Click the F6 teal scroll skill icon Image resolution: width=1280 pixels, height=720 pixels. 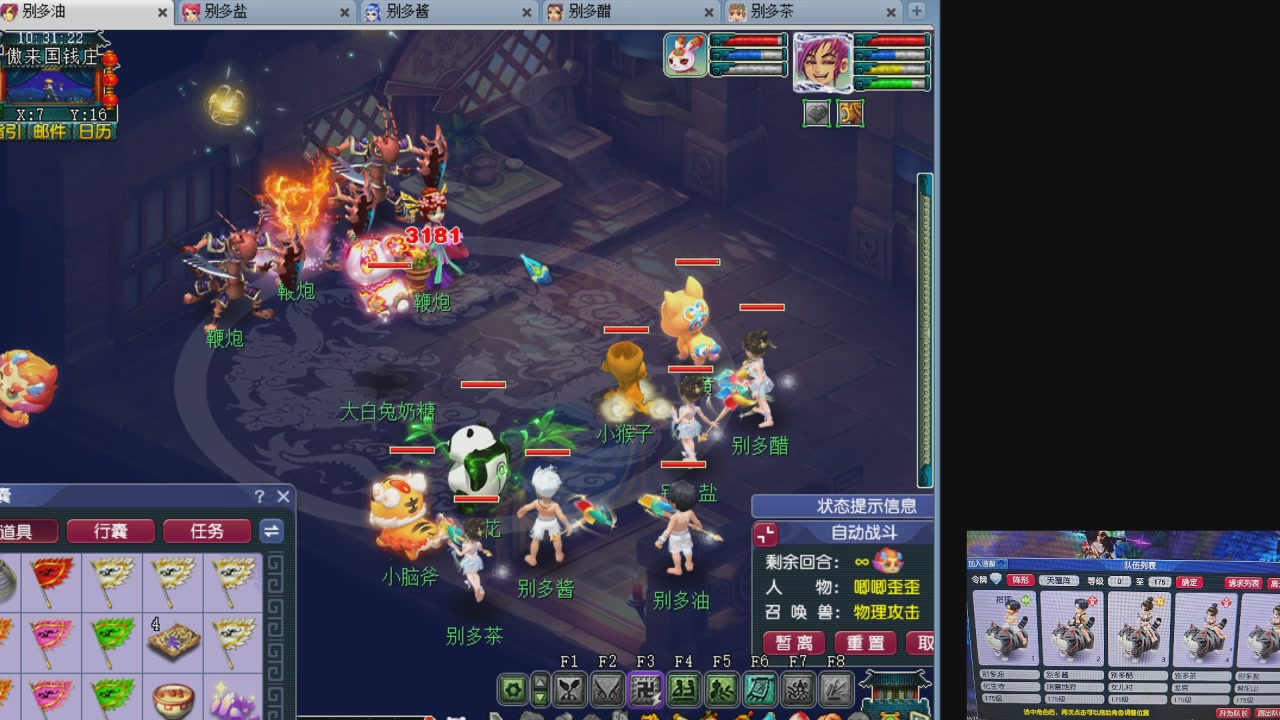(762, 689)
